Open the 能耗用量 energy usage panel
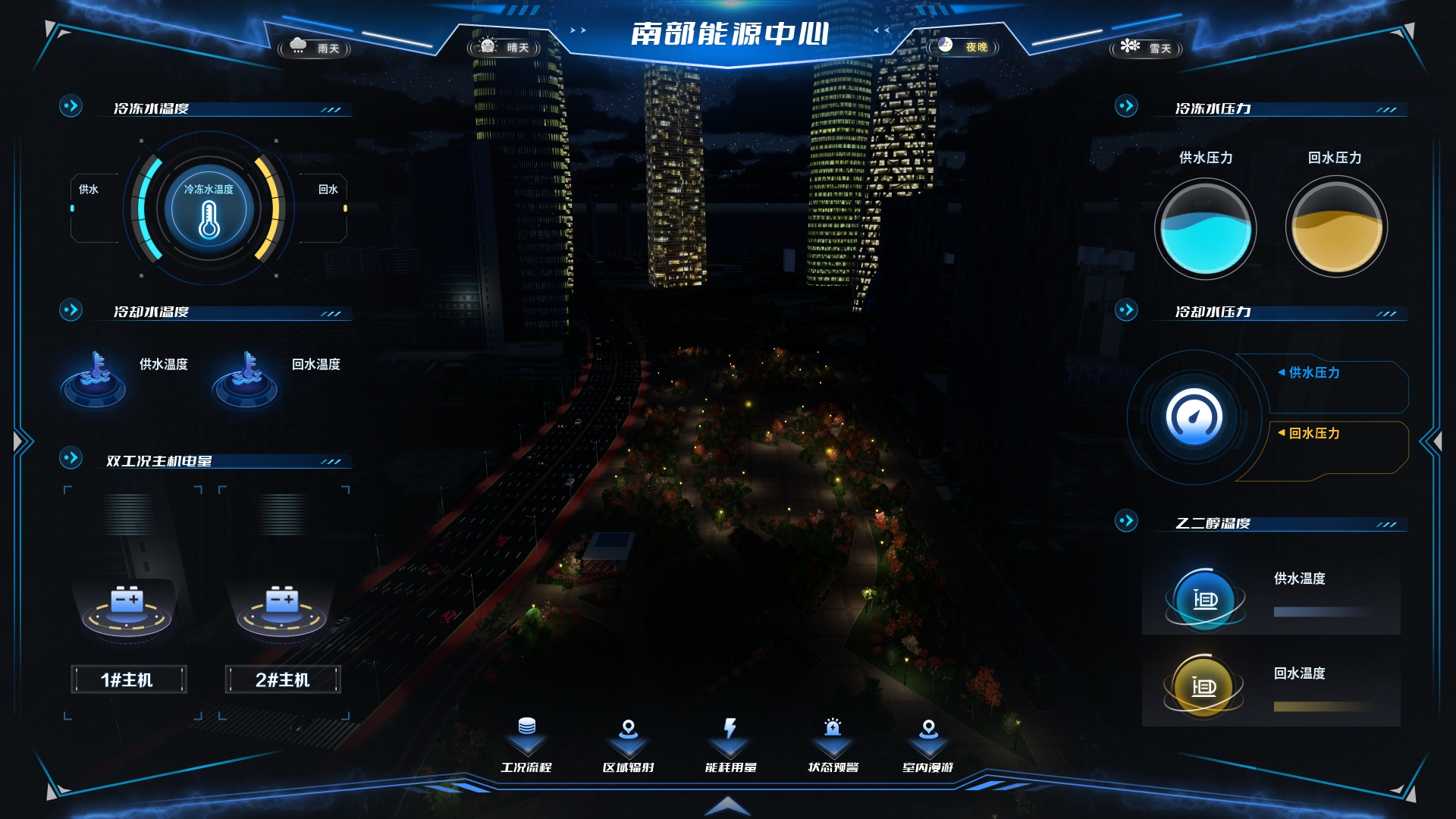The image size is (1456, 819). [x=730, y=745]
